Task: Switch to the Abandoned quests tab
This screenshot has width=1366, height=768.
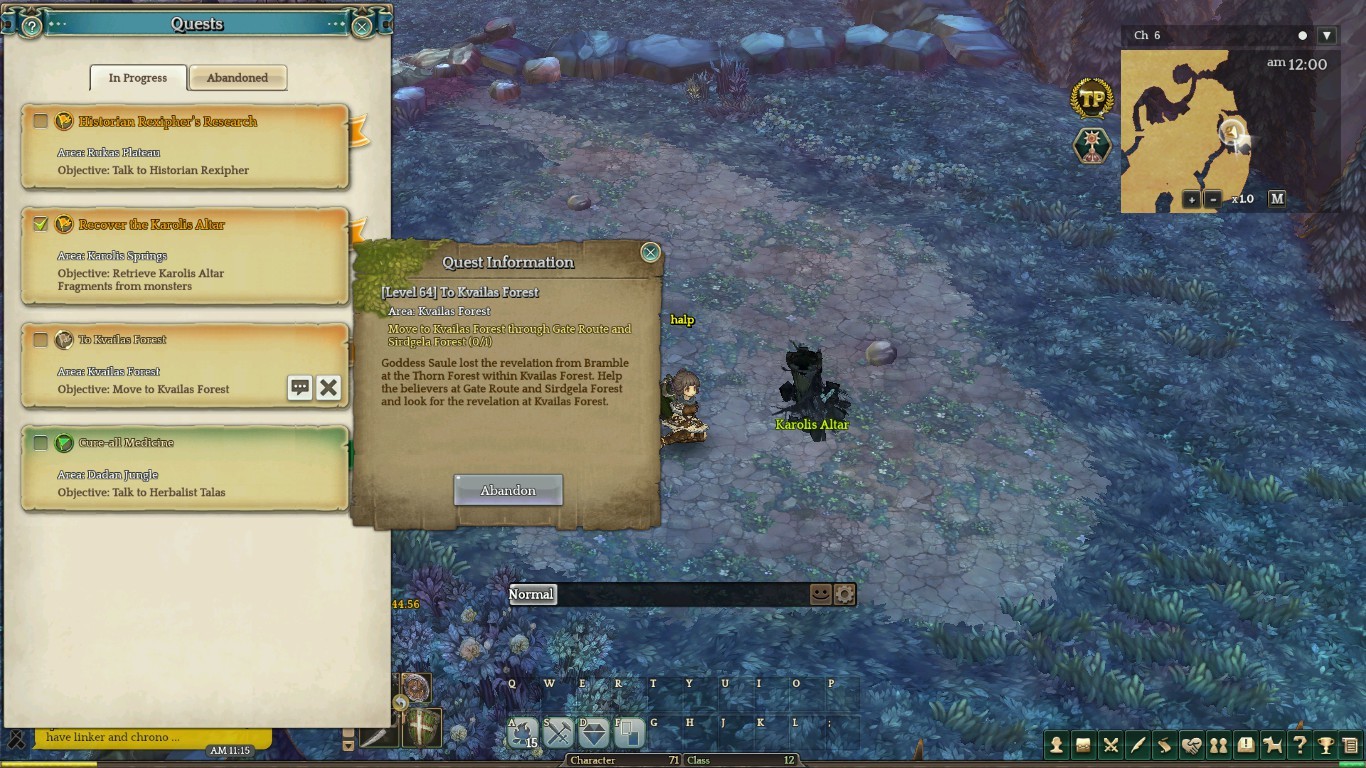Action: (x=238, y=78)
